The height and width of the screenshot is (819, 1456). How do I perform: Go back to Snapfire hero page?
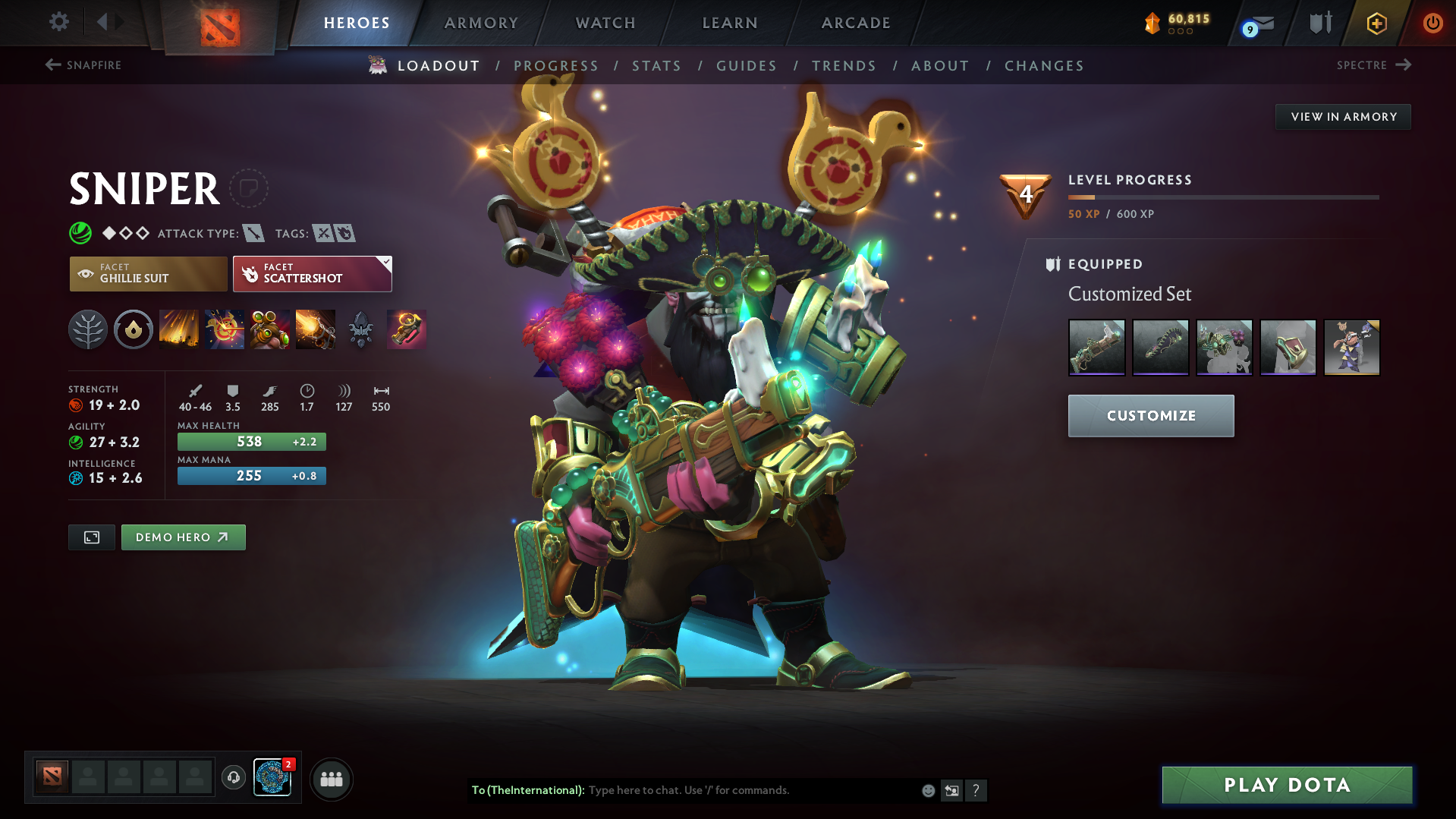[83, 65]
